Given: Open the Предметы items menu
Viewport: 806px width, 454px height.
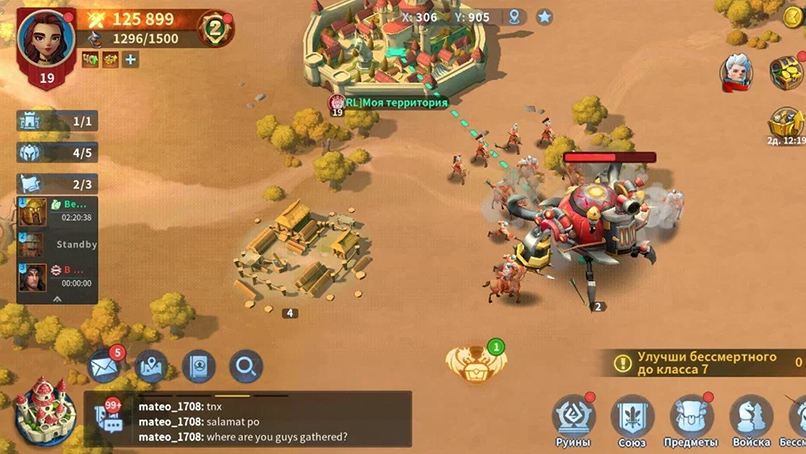Looking at the screenshot, I should pyautogui.click(x=691, y=419).
